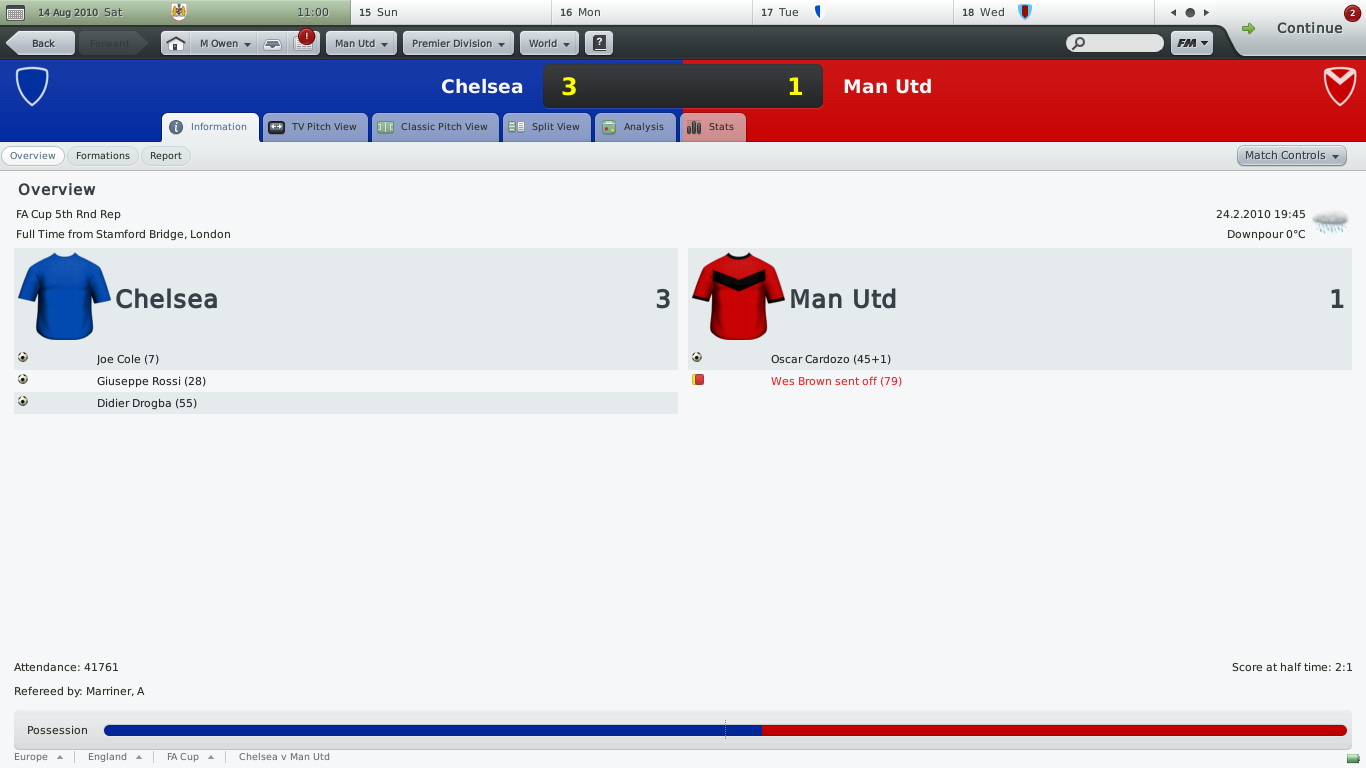This screenshot has width=1366, height=768.
Task: Click the question mark help button
Action: [x=599, y=43]
